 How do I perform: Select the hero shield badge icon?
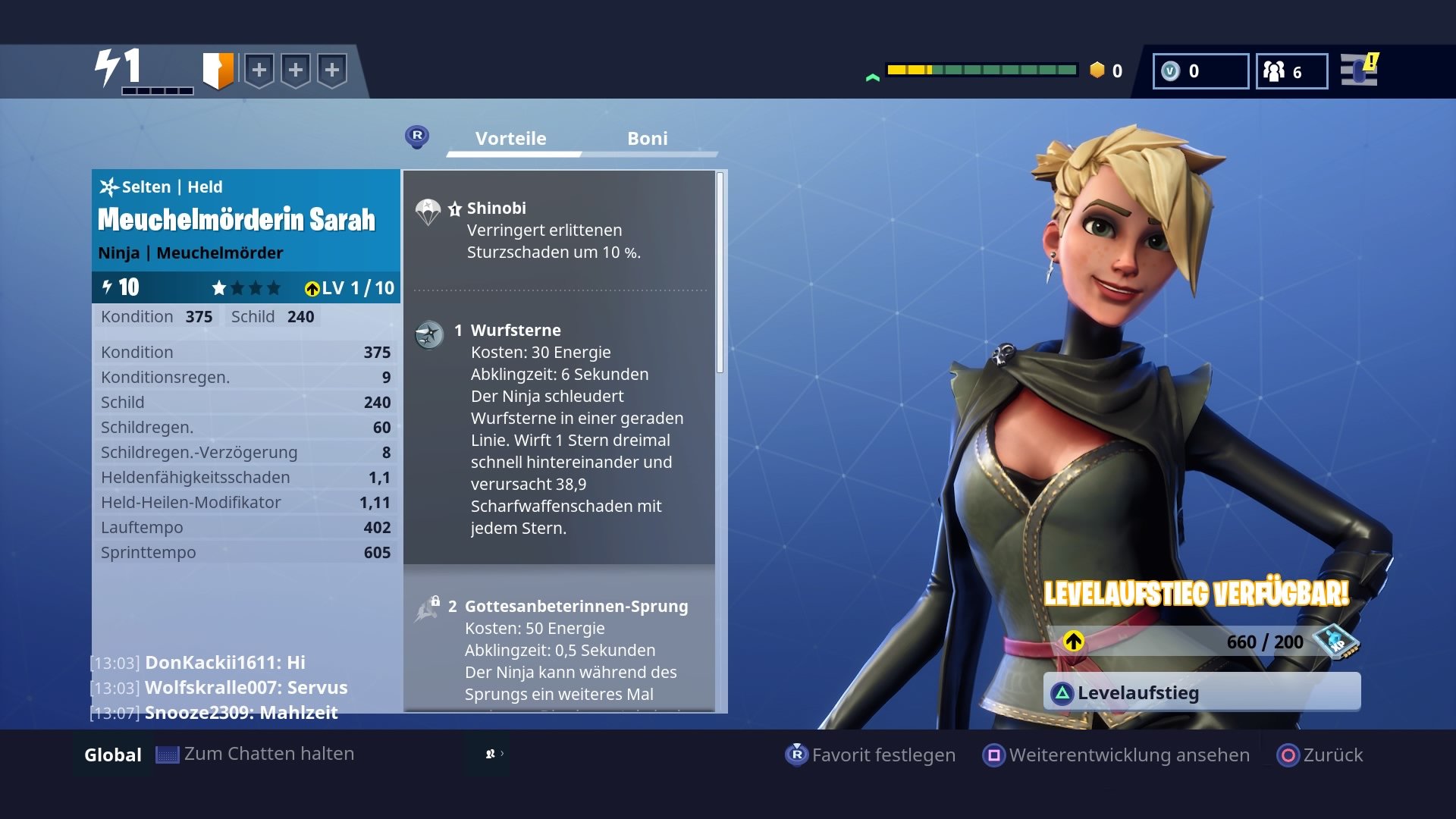218,70
